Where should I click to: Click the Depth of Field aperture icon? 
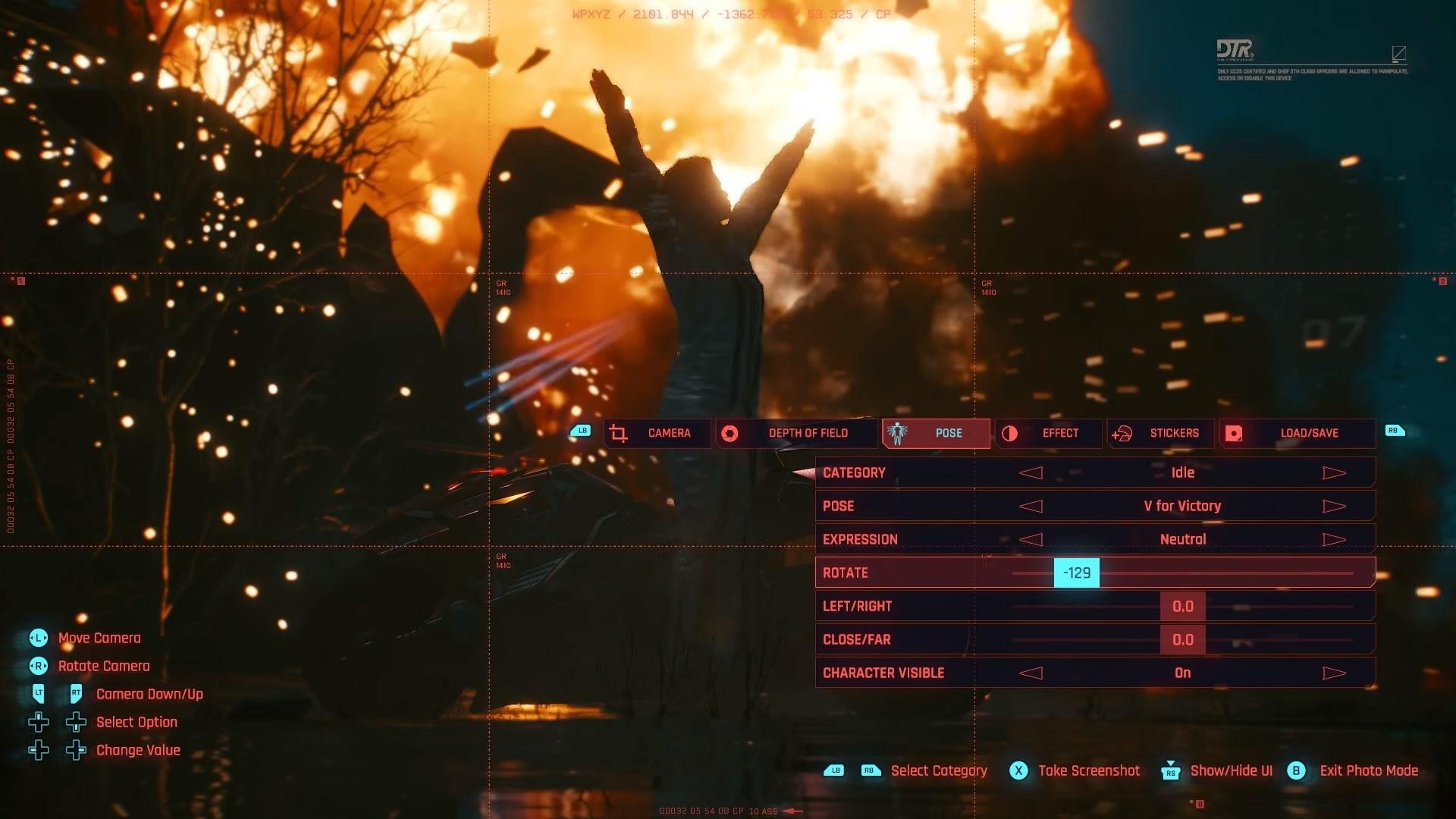(731, 433)
